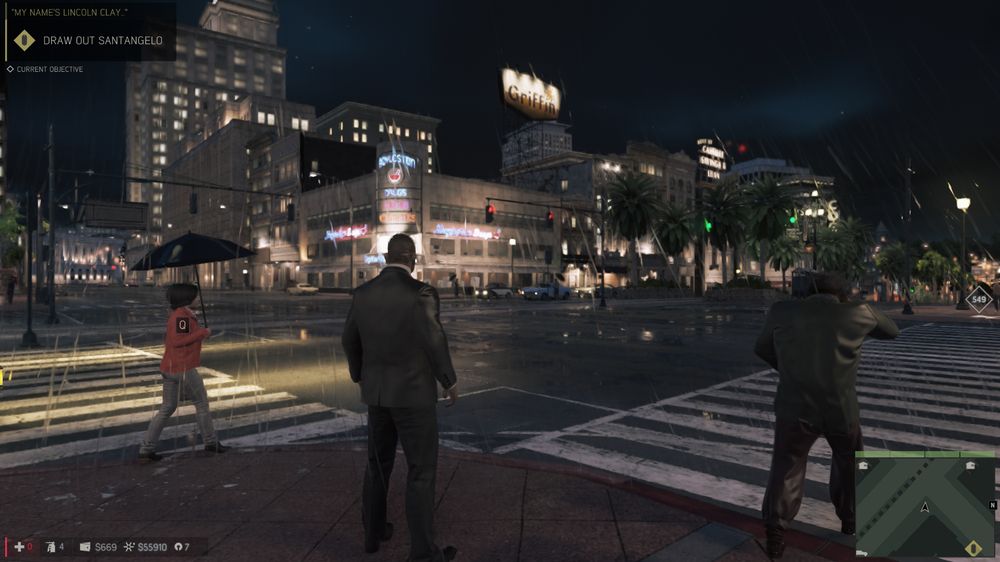The width and height of the screenshot is (1000, 562).
Task: Select the medkit cross icon
Action: point(17,547)
